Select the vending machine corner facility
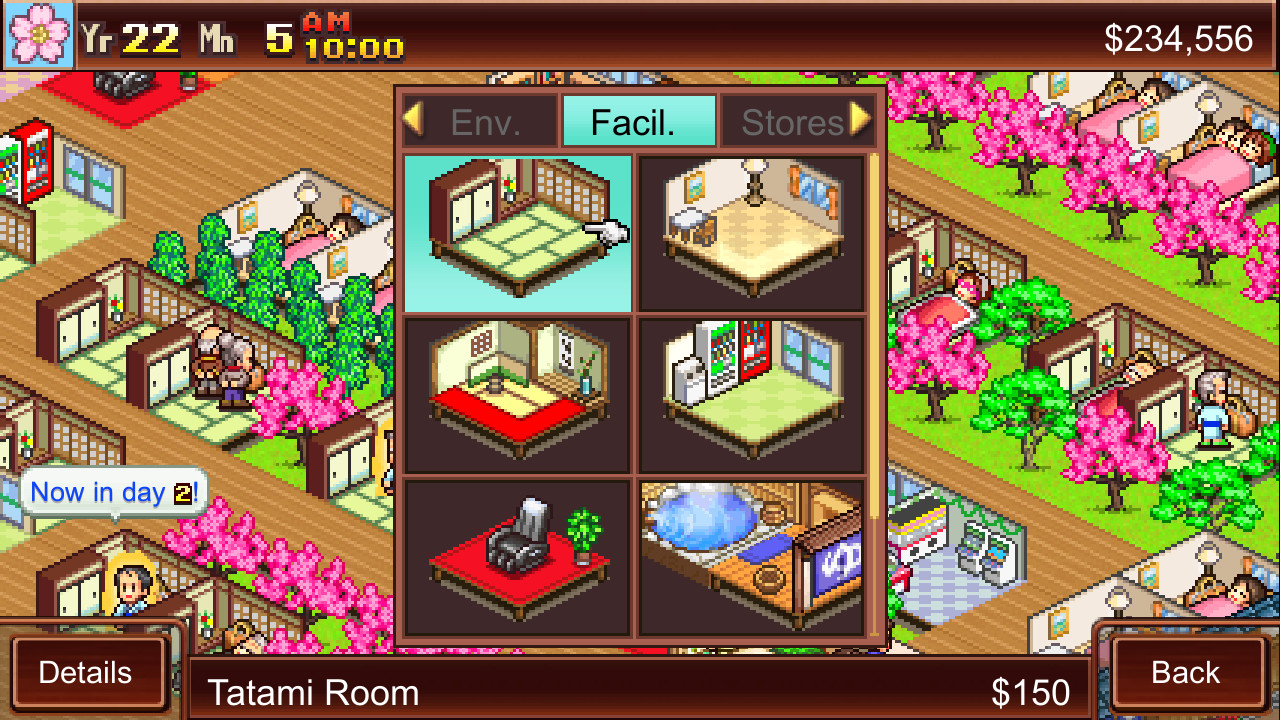Image resolution: width=1280 pixels, height=720 pixels. [753, 394]
